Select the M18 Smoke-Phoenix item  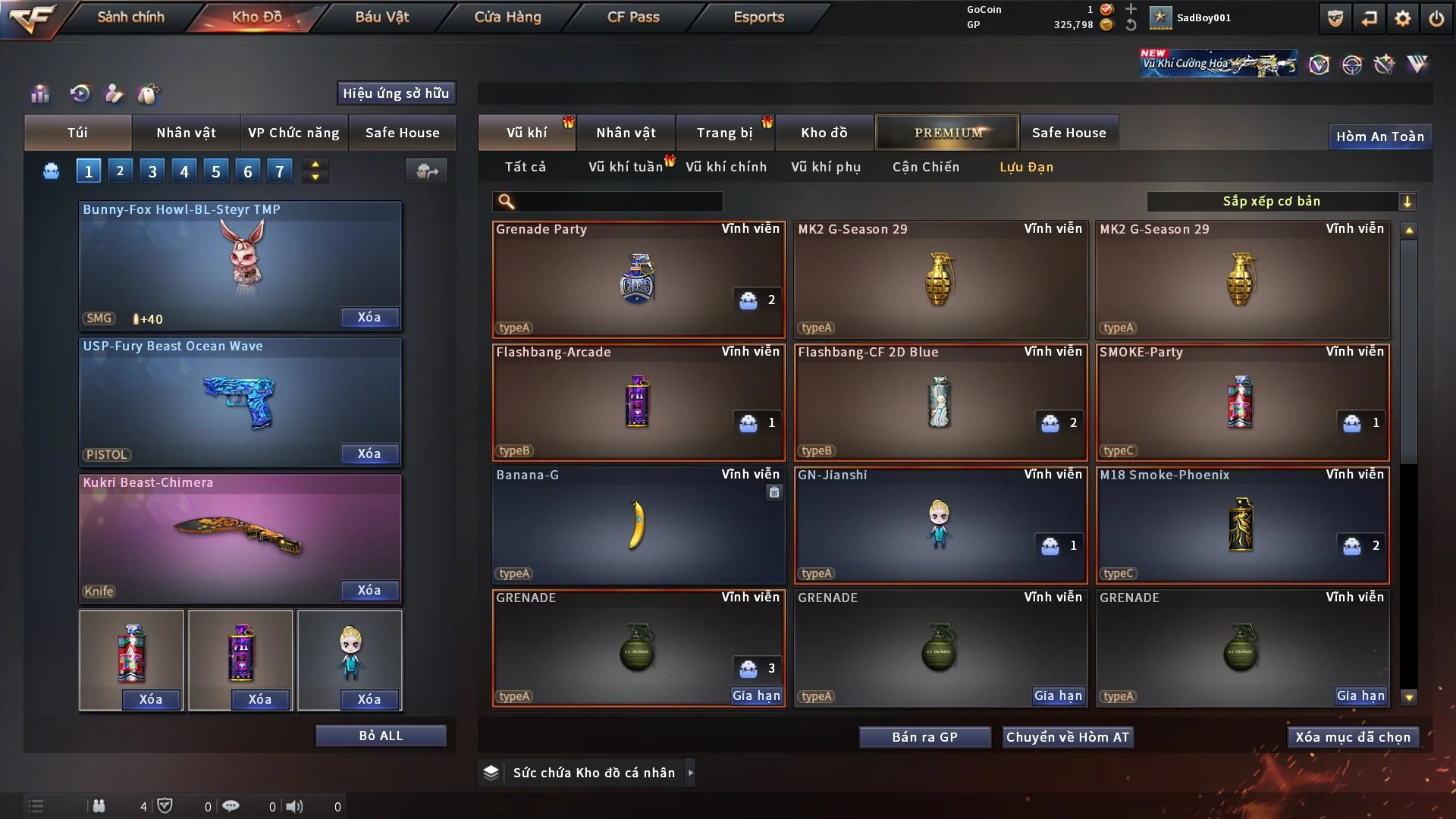click(1241, 525)
